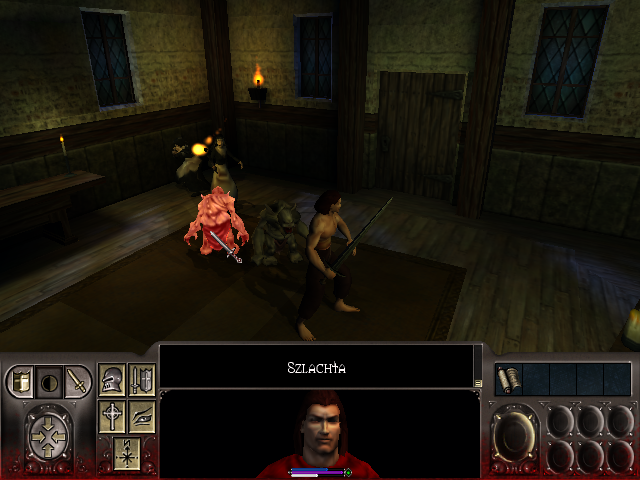Click the four-arrows gather party button

click(x=47, y=435)
